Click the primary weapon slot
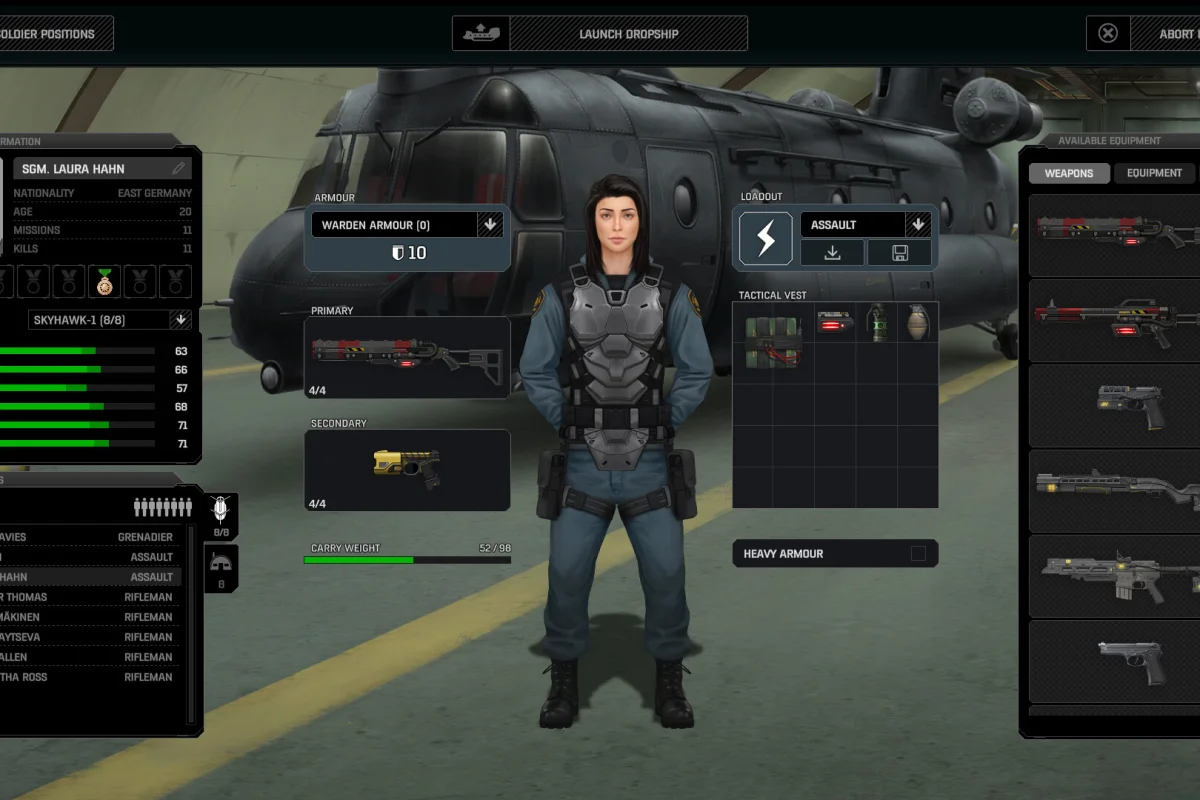1200x800 pixels. (x=407, y=357)
